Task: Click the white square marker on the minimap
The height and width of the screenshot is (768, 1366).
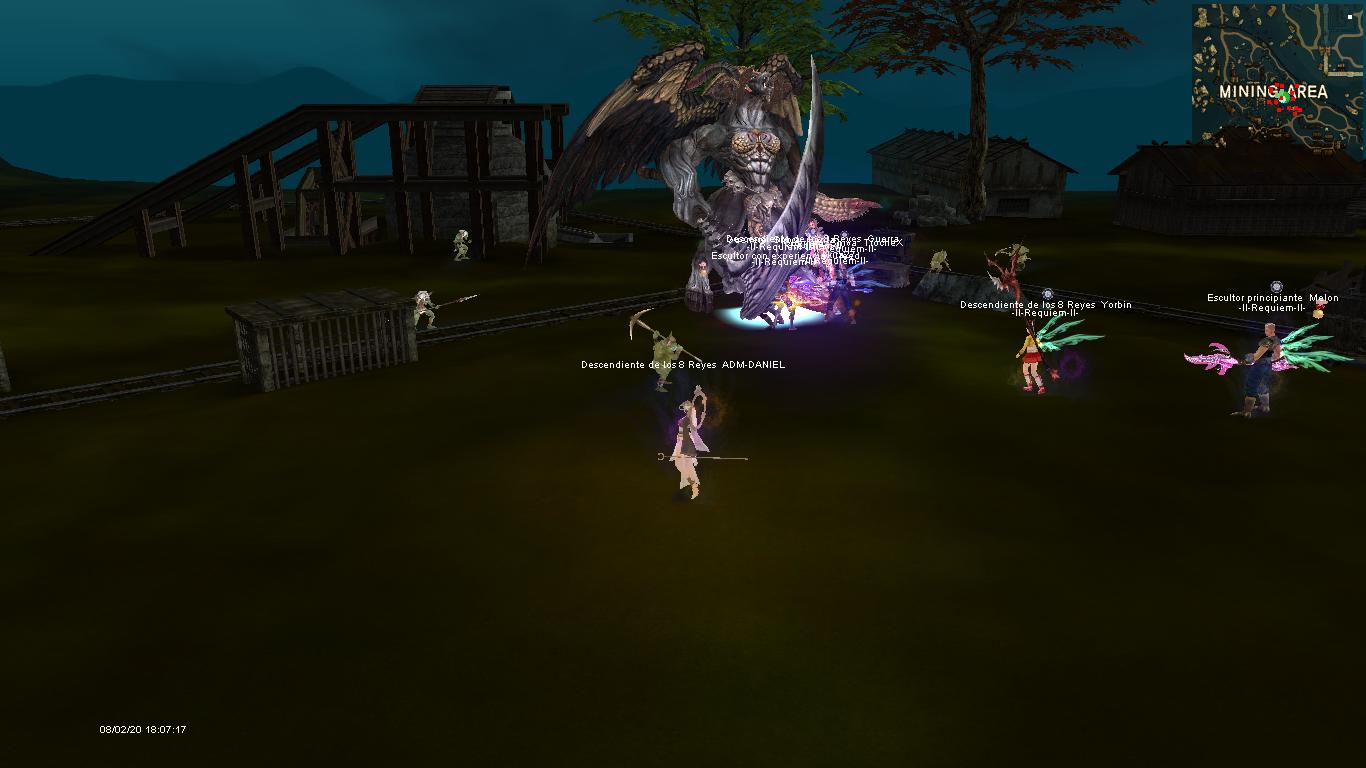Action: coord(1349,17)
